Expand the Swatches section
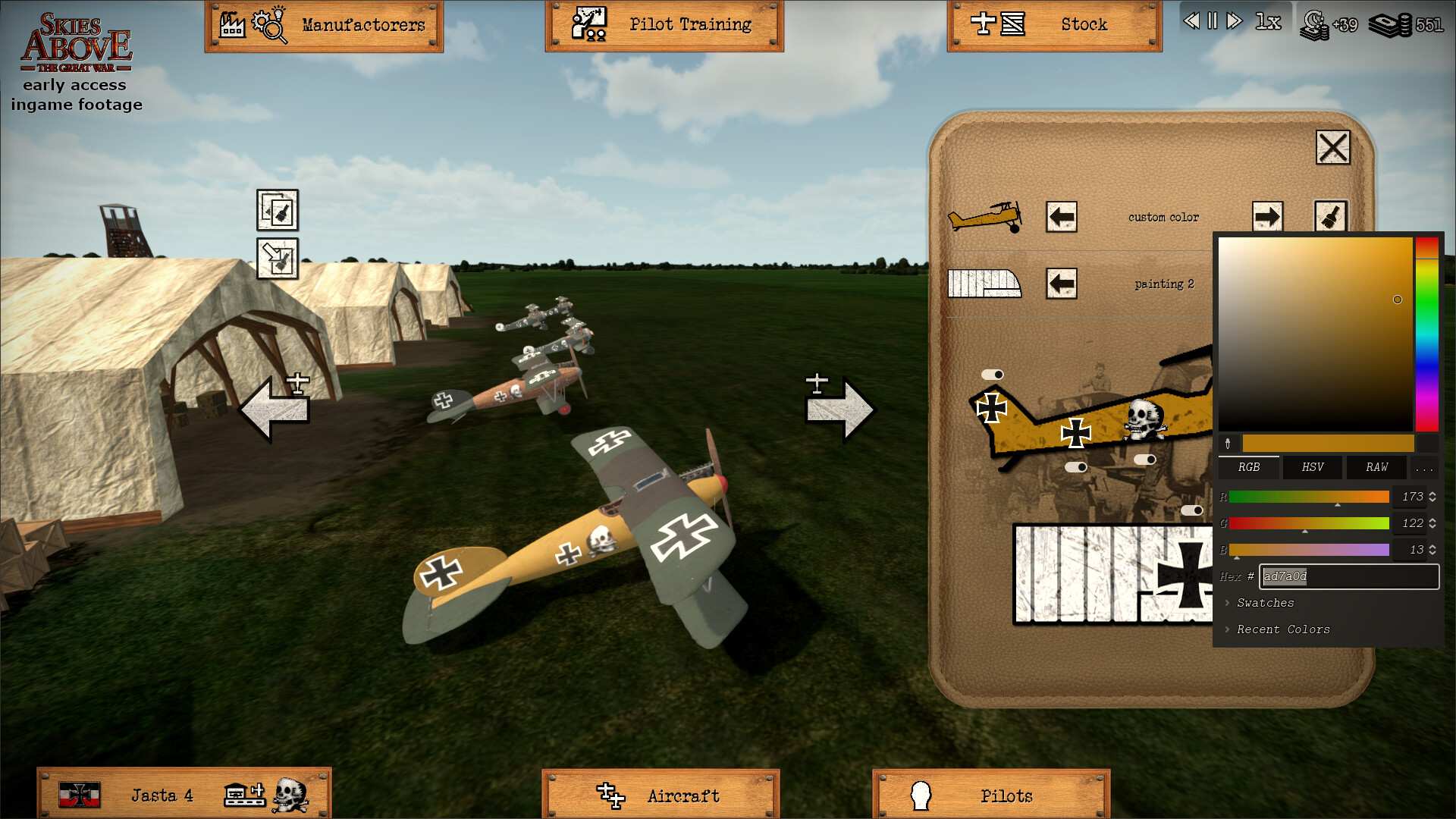Viewport: 1456px width, 819px height. (x=1265, y=603)
